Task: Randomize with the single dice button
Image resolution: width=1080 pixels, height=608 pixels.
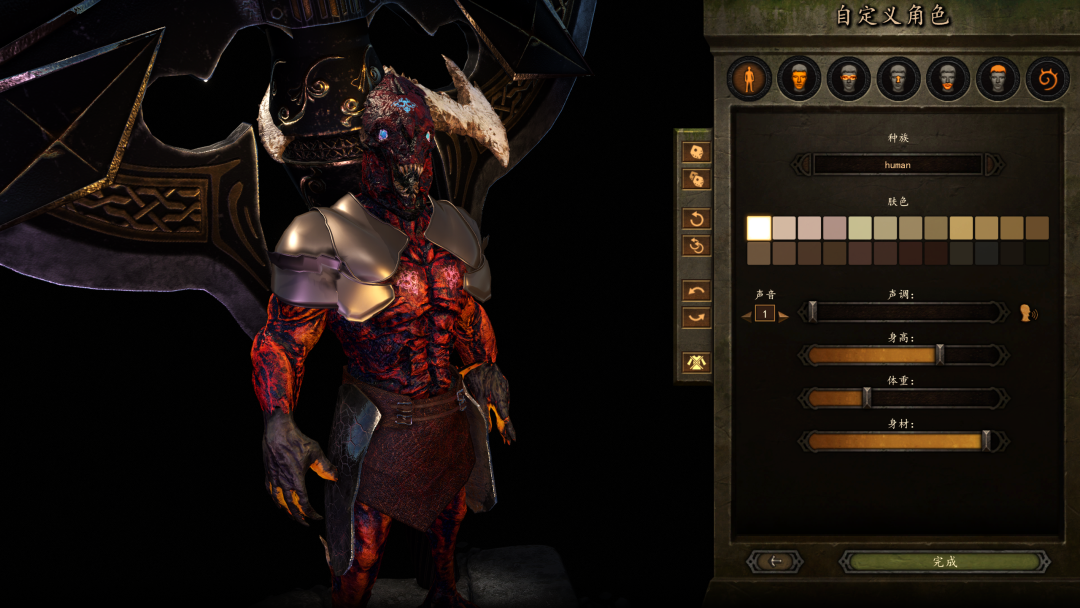Action: (695, 152)
